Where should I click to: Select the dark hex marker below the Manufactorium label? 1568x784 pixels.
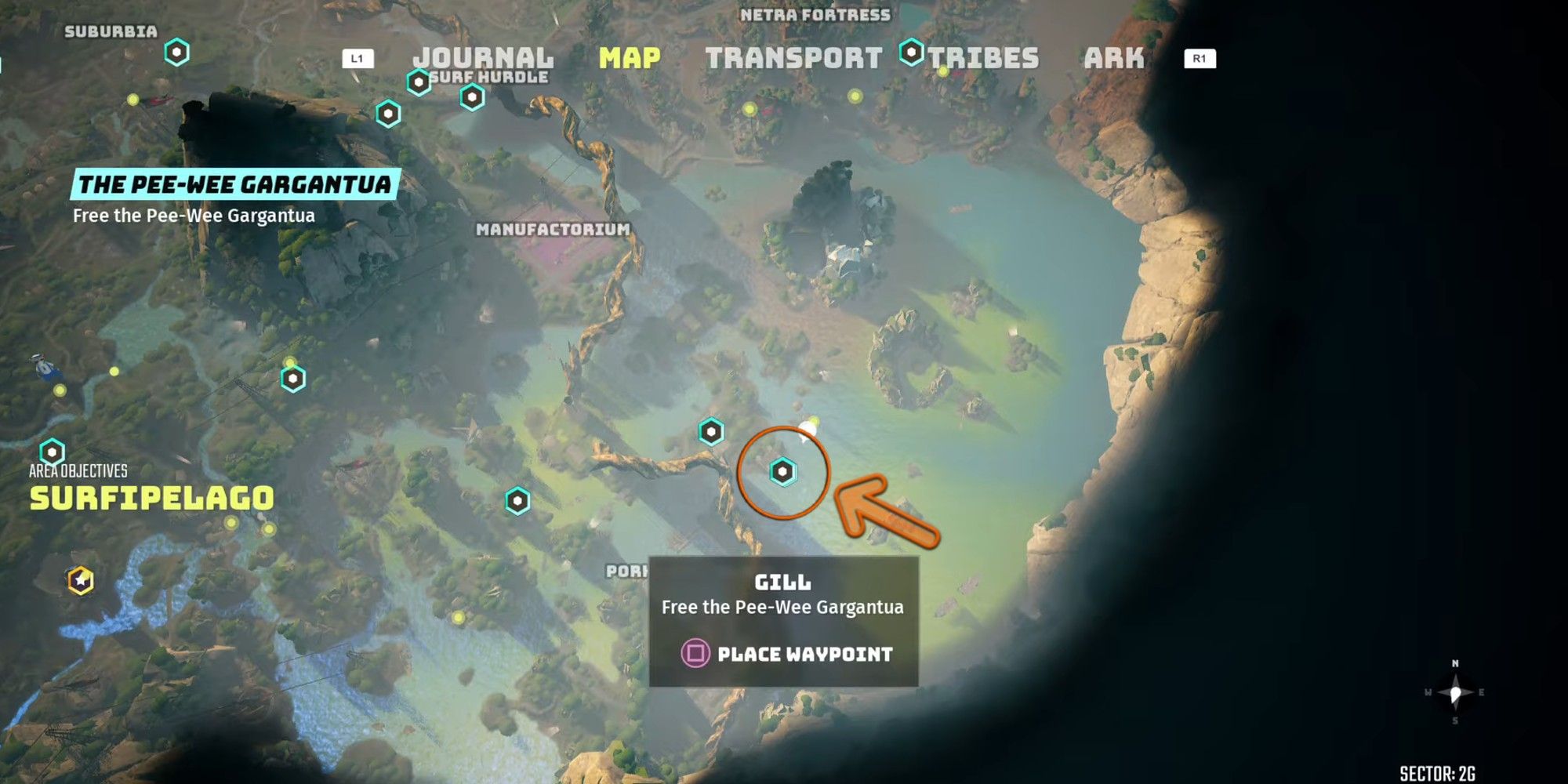pyautogui.click(x=518, y=501)
